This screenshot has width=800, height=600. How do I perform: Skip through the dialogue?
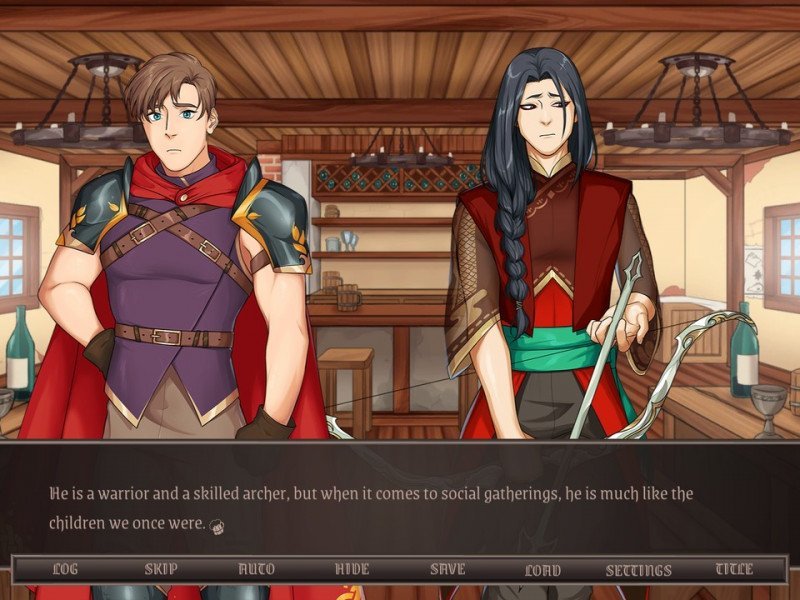click(x=161, y=569)
